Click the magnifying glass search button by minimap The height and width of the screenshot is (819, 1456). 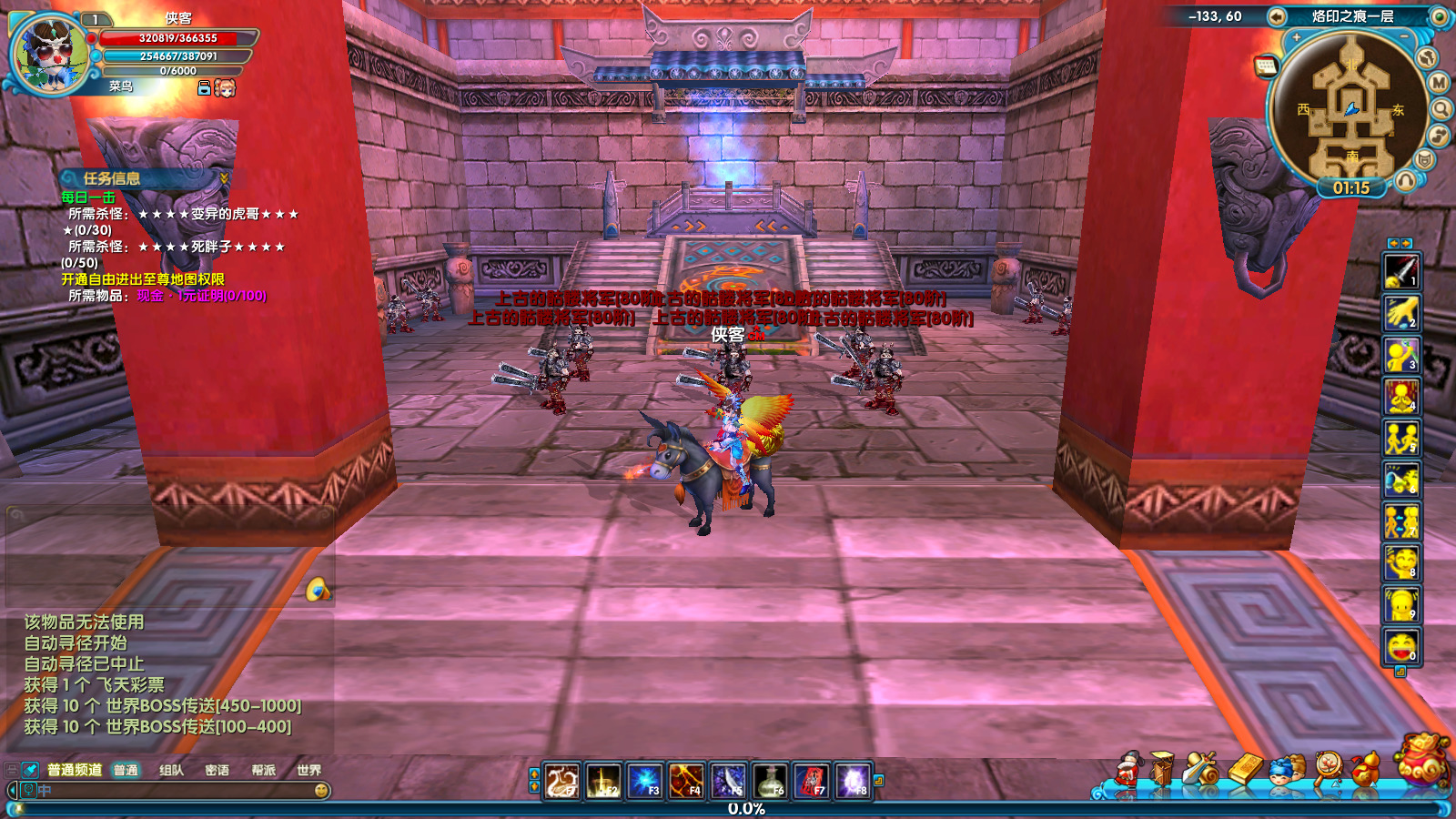click(1441, 109)
